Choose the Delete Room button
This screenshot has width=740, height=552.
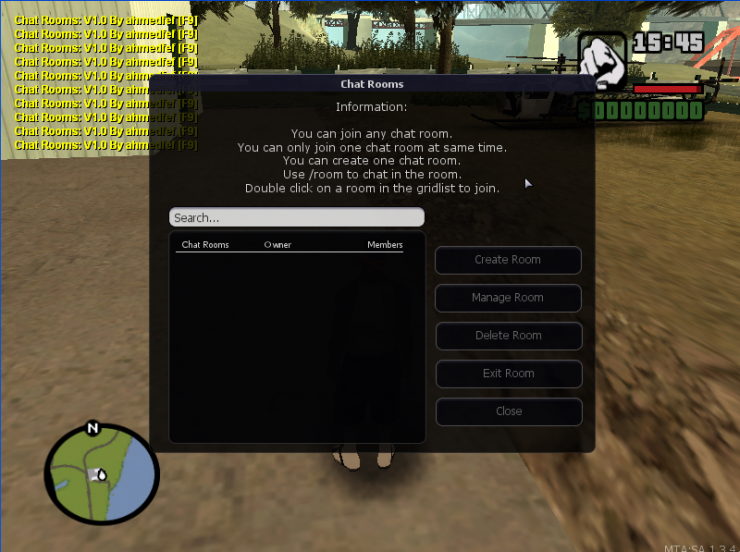point(508,336)
